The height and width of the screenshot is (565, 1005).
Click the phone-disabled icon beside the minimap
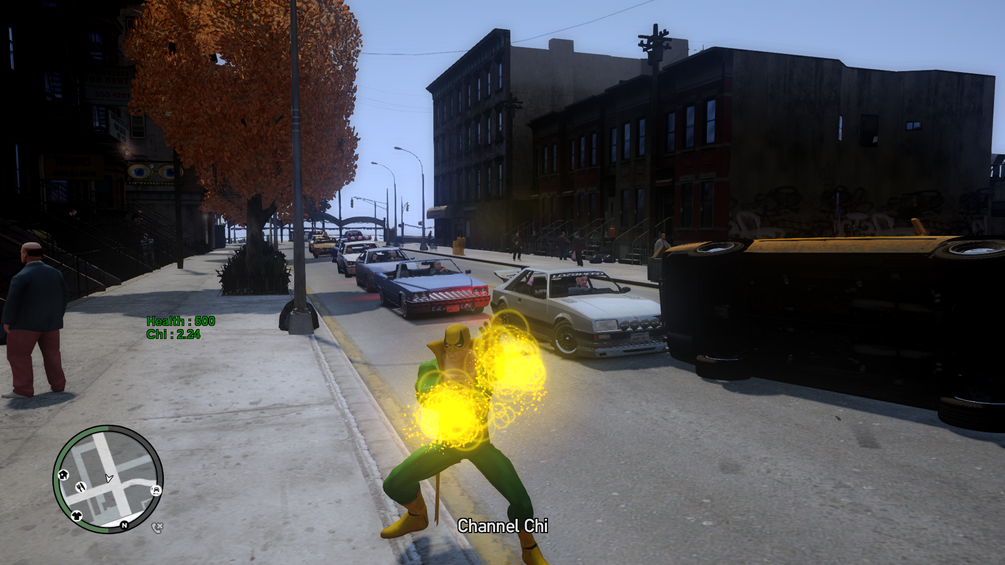tap(157, 527)
